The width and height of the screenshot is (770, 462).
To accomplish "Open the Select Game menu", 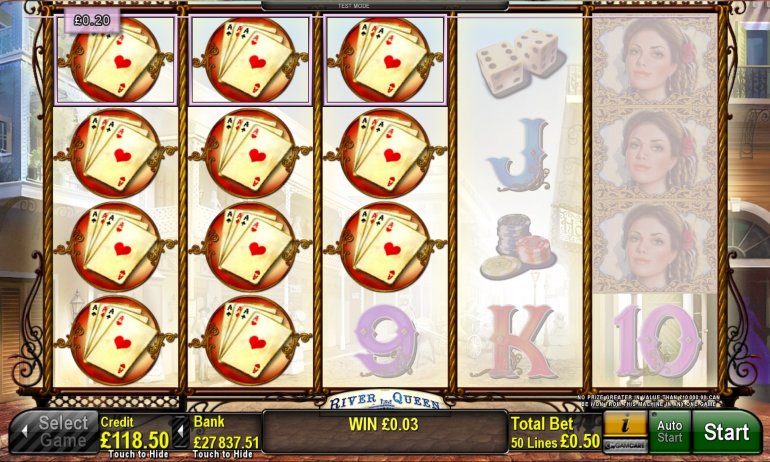I will coord(54,433).
